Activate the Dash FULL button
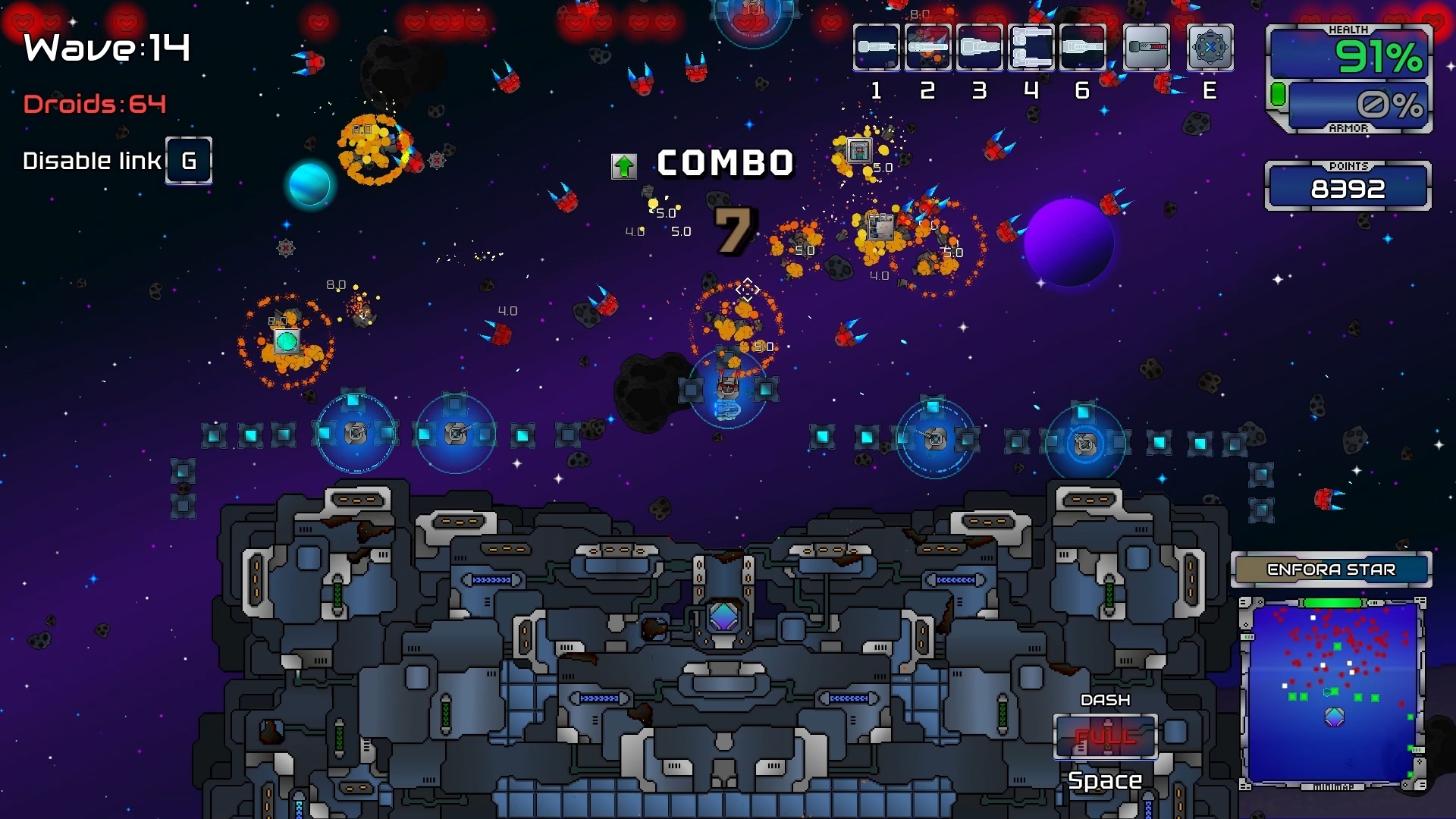1456x819 pixels. tap(1106, 736)
